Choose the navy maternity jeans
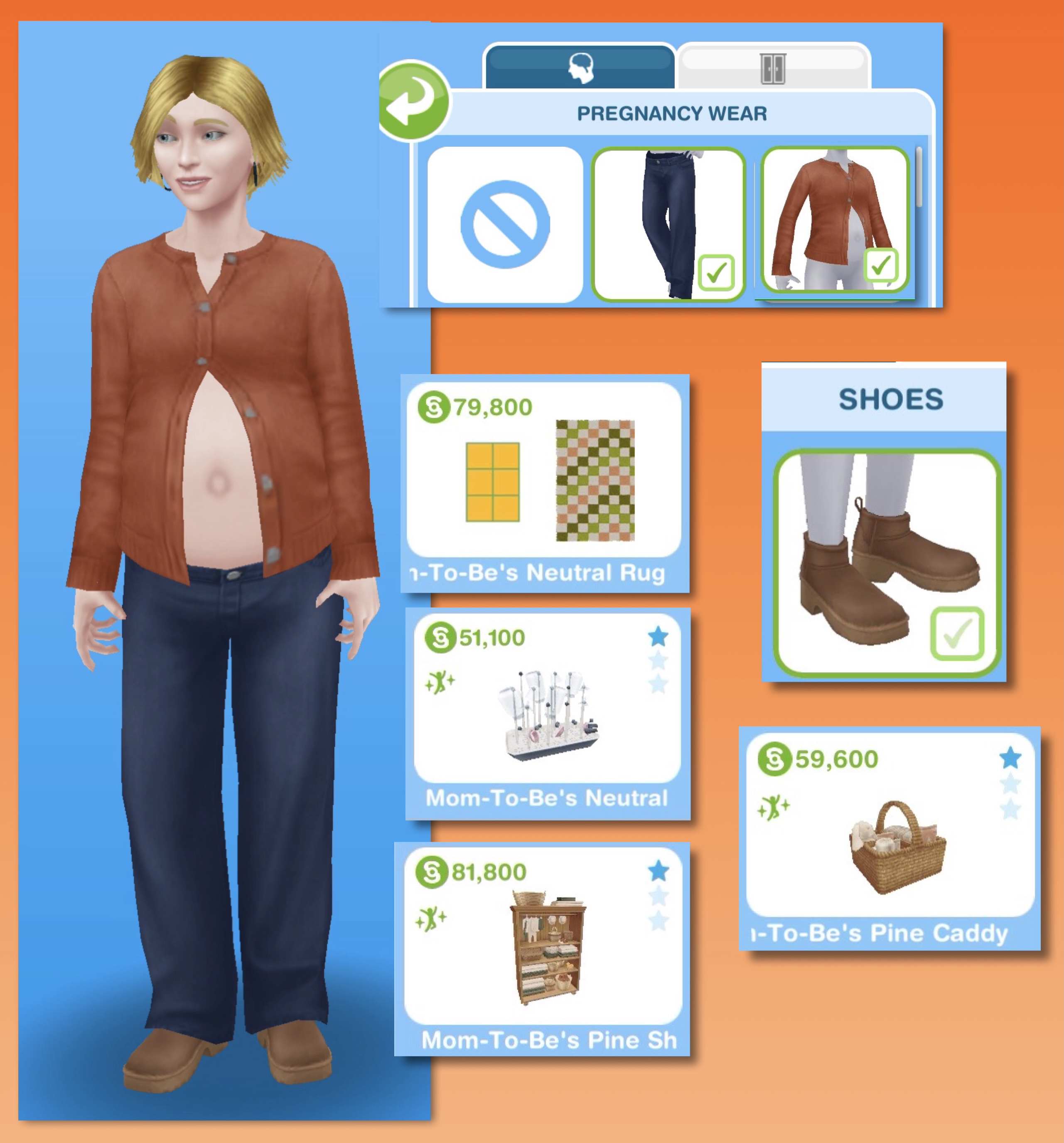The width and height of the screenshot is (1064, 1143). tap(668, 224)
